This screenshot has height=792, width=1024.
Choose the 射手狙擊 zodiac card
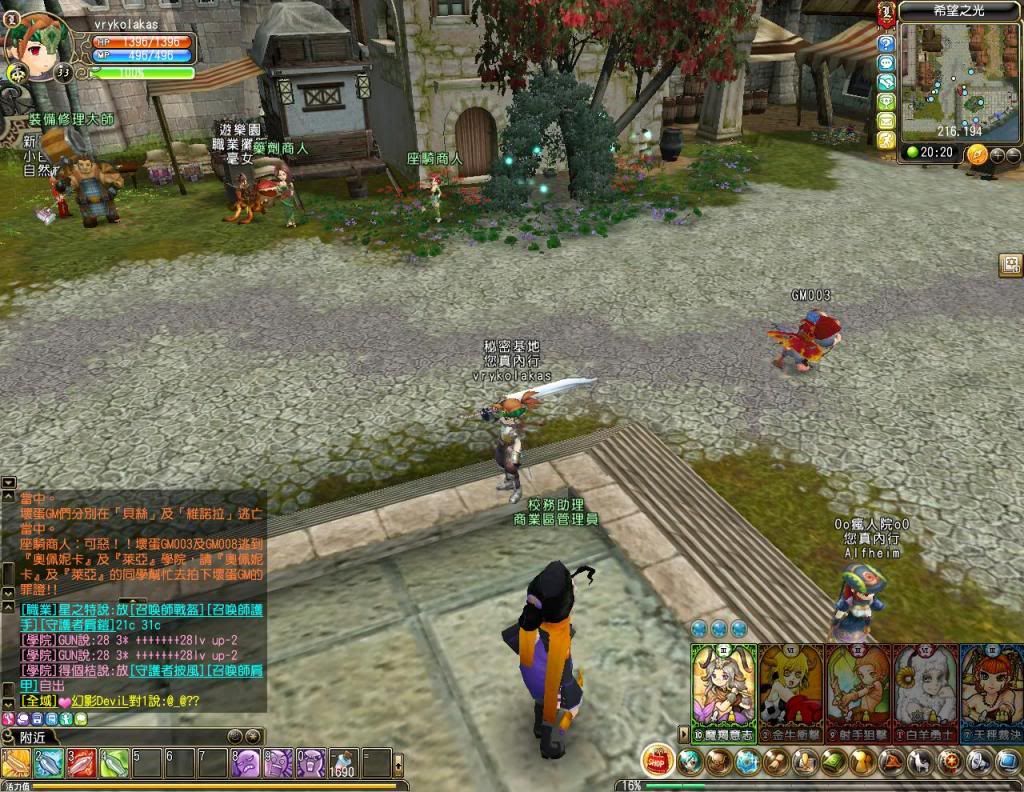(858, 692)
